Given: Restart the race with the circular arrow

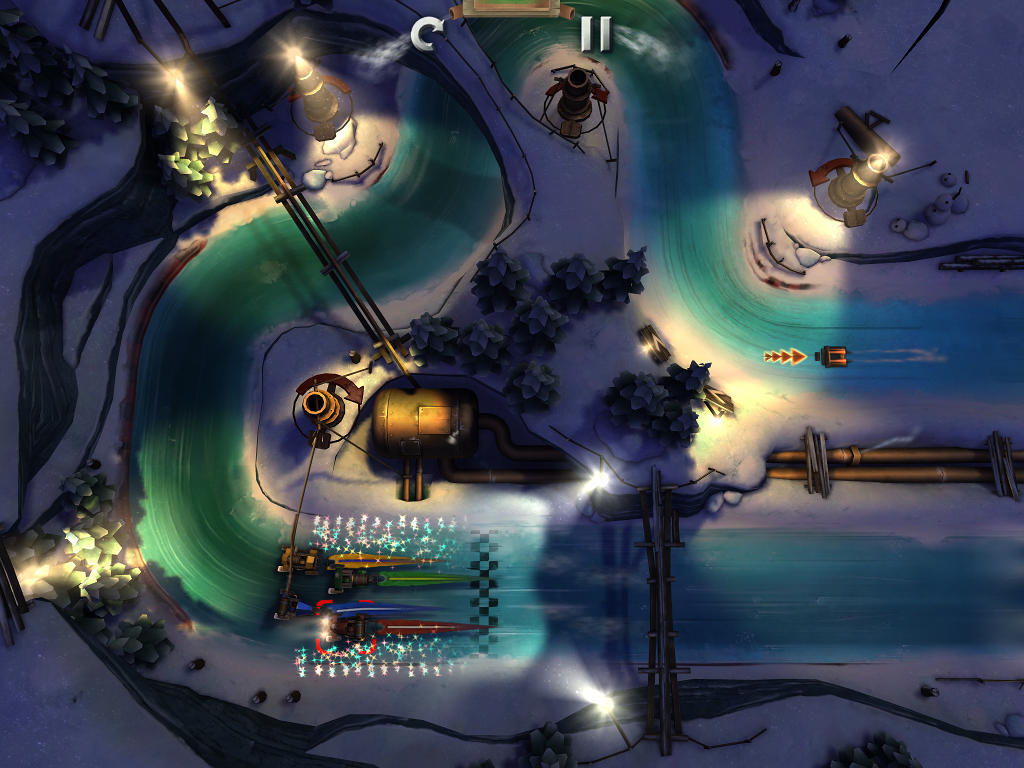Looking at the screenshot, I should point(427,35).
